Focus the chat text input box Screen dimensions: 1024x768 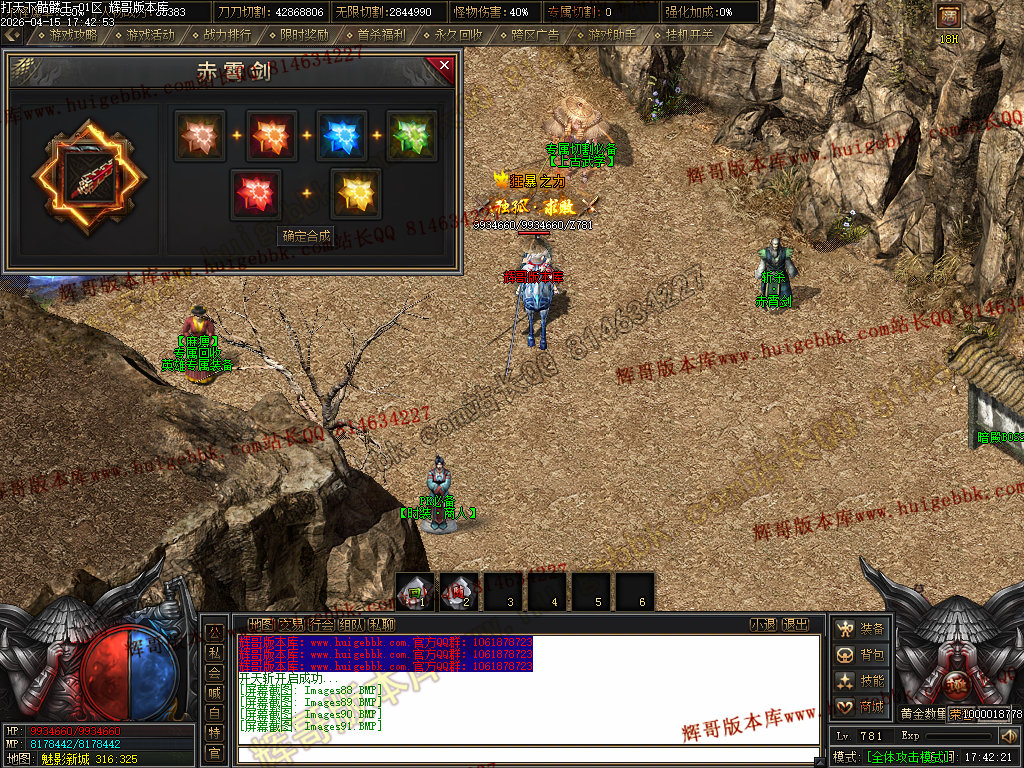(525, 754)
